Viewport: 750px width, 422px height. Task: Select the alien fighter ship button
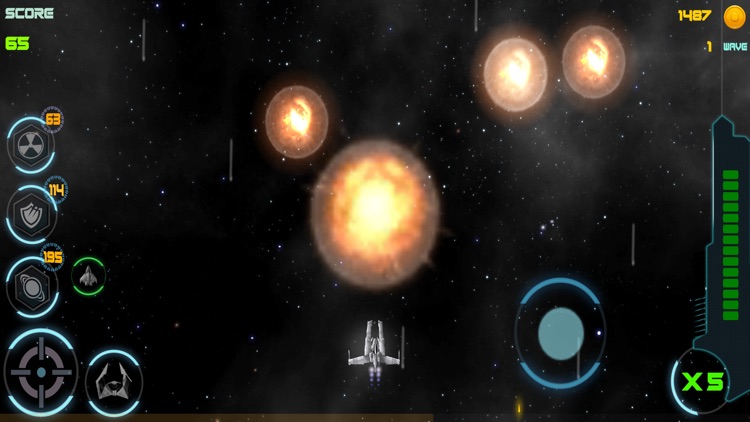point(113,381)
